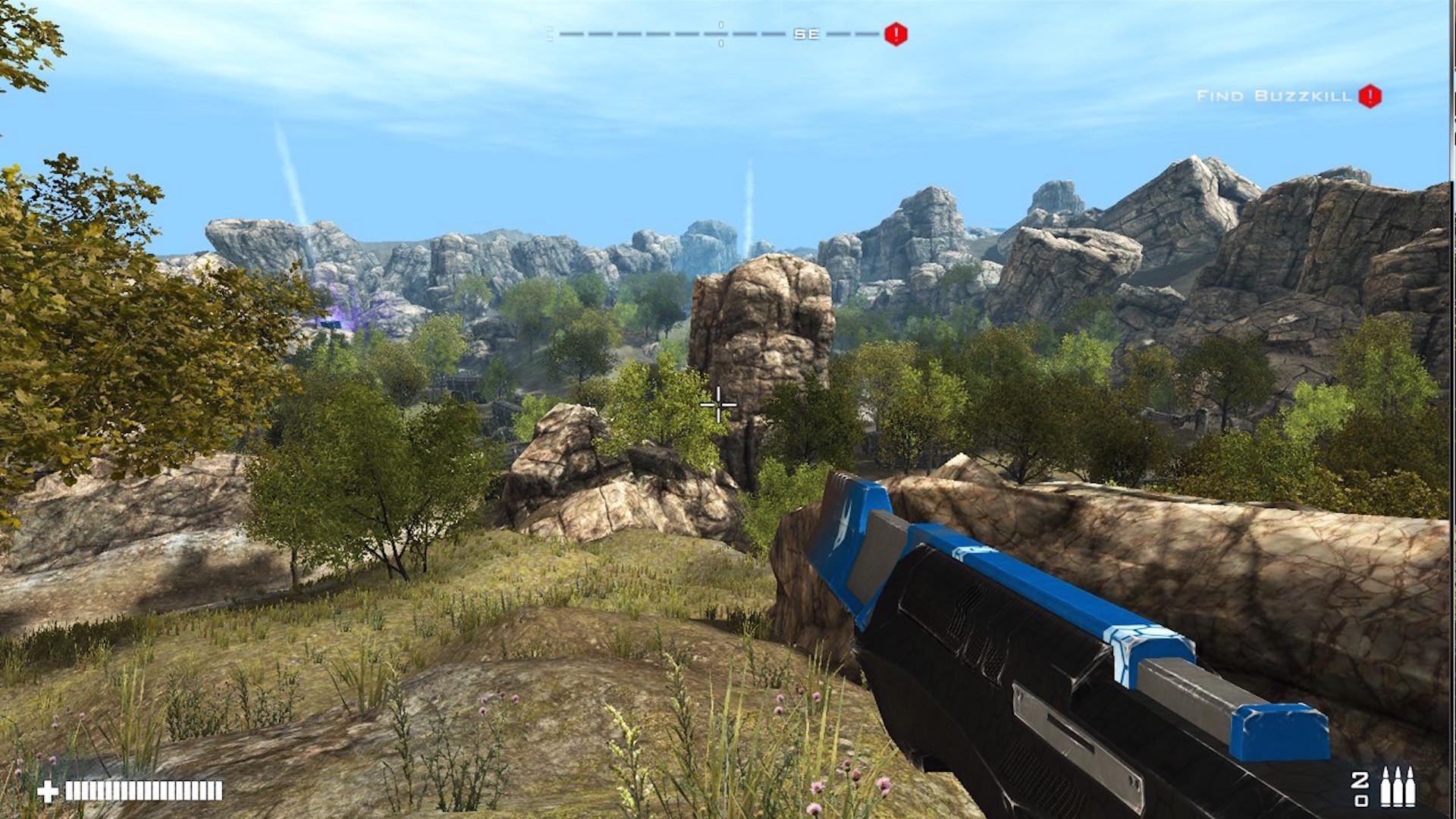The height and width of the screenshot is (819, 1456).
Task: Expand the compass navigation strip
Action: click(x=720, y=33)
